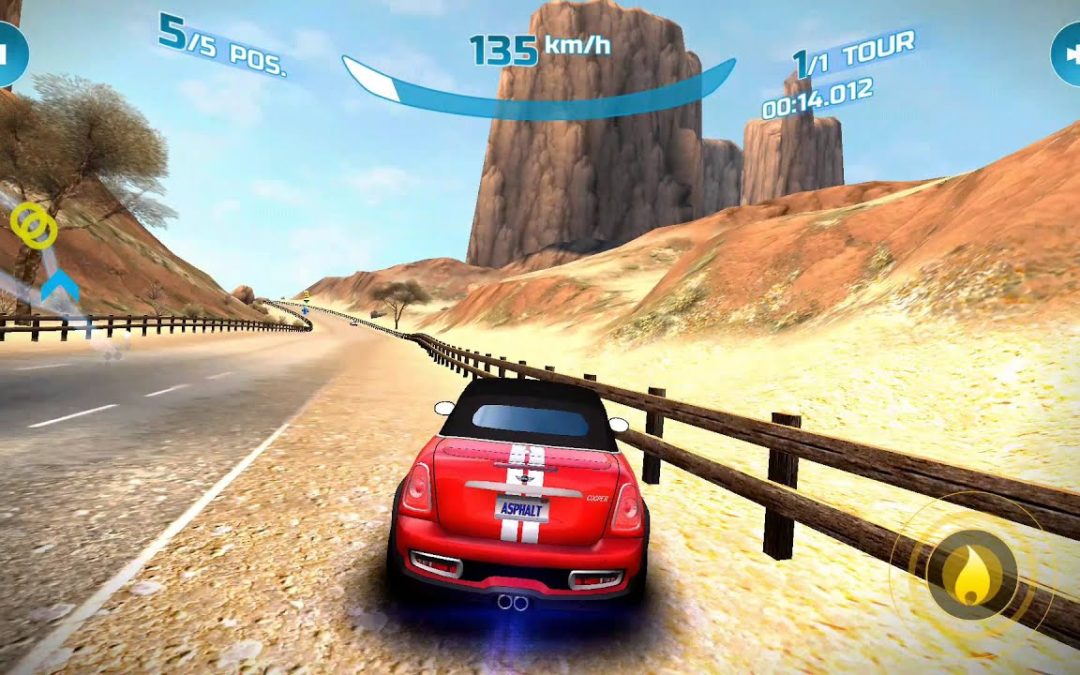Switch camera view with the camera button
1080x675 pixels.
[1068, 54]
